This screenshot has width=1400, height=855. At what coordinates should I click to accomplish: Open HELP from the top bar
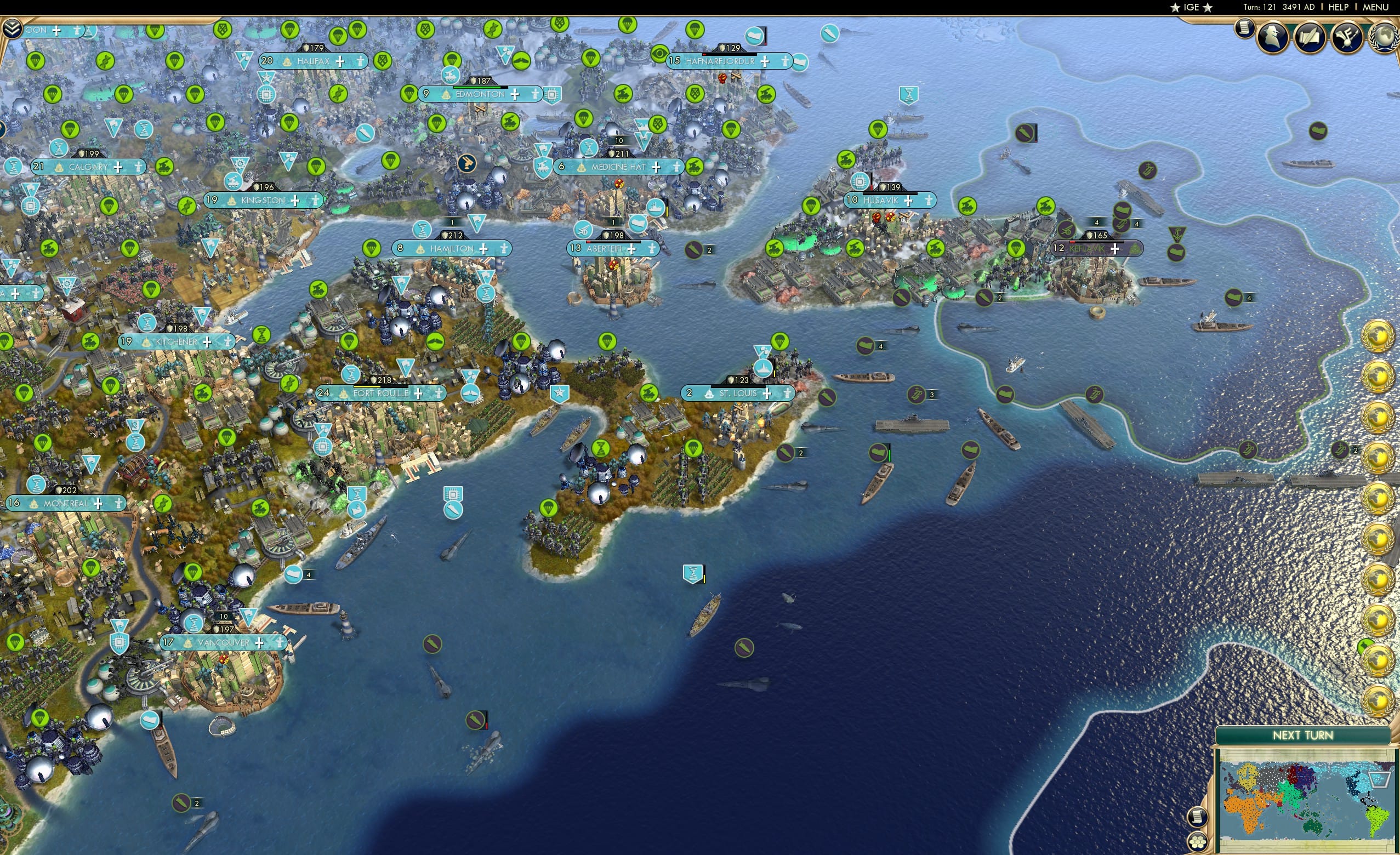[x=1339, y=7]
